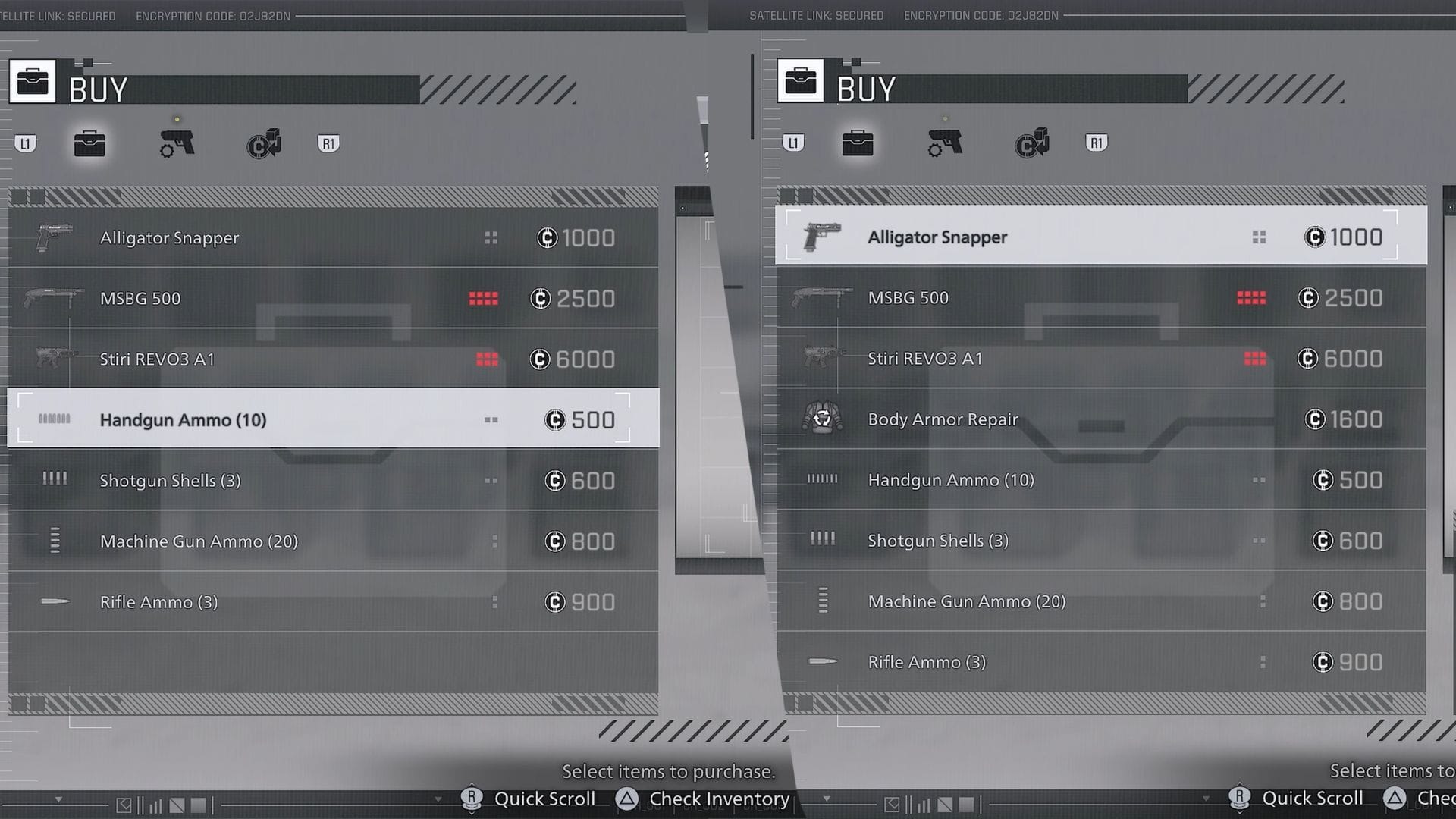Screen dimensions: 1456x819
Task: Click the red ammo indicator beside Stiri REVO3 A1
Action: tap(488, 359)
